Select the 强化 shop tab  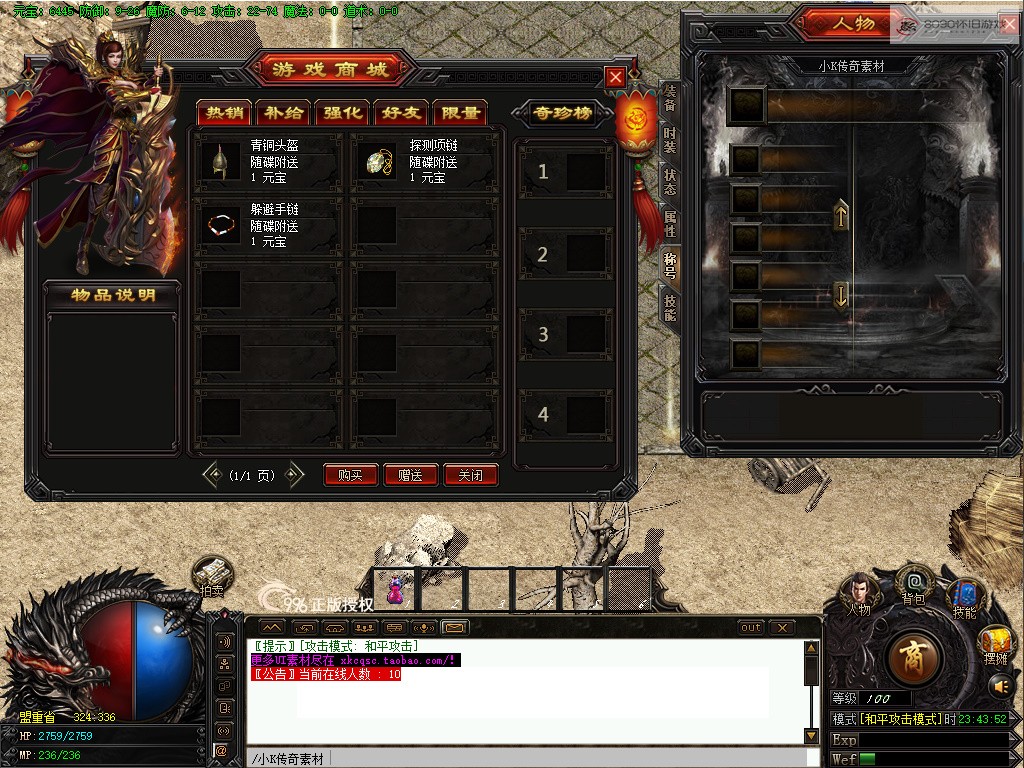(x=341, y=113)
